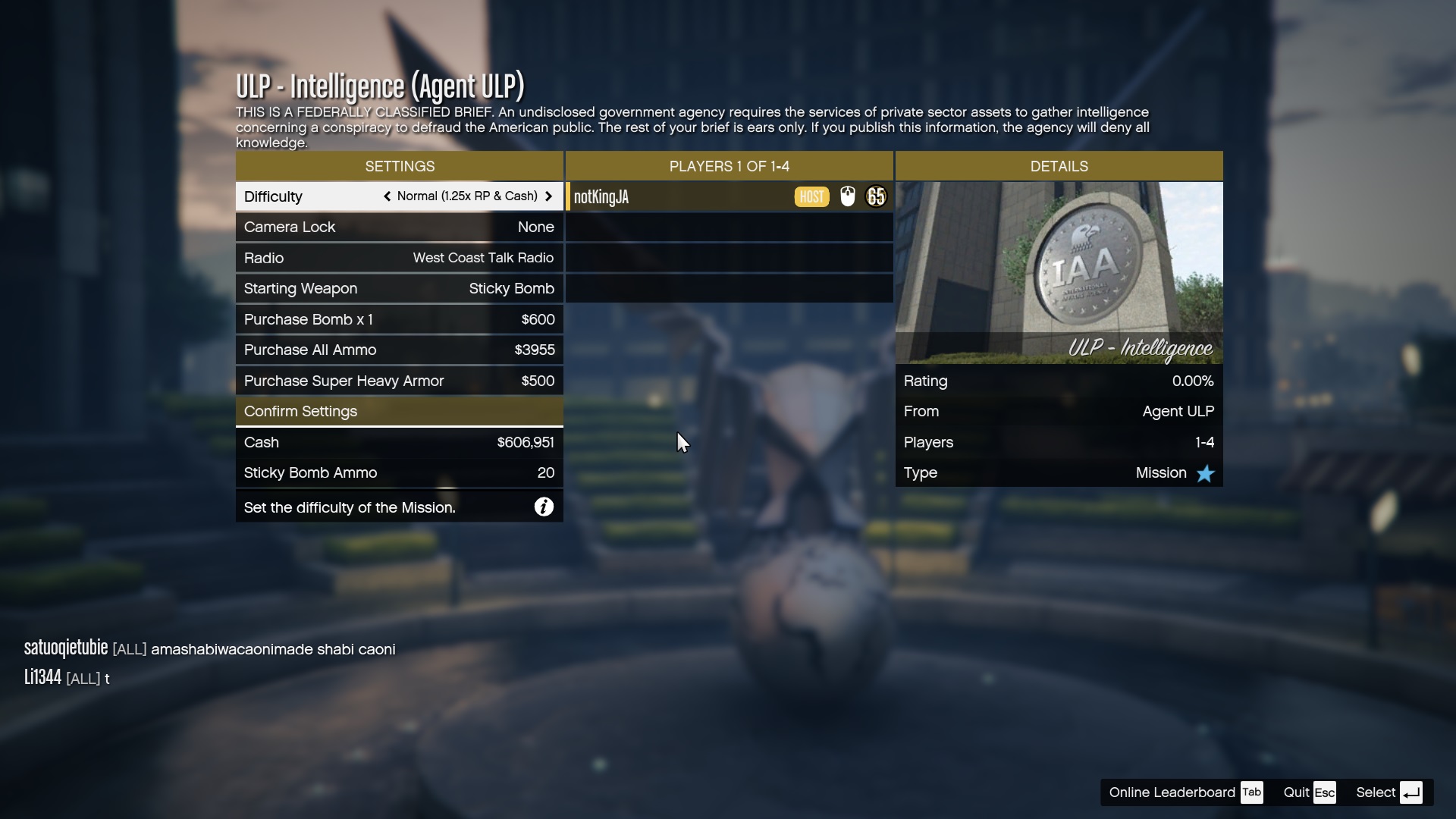Select Purchase Super Heavy Armor for $500
1456x819 pixels.
click(400, 381)
